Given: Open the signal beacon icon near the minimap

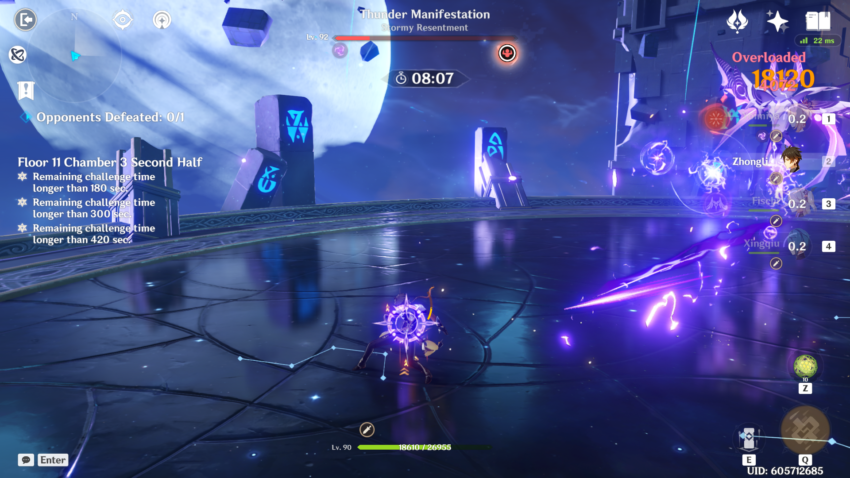Looking at the screenshot, I should [162, 20].
